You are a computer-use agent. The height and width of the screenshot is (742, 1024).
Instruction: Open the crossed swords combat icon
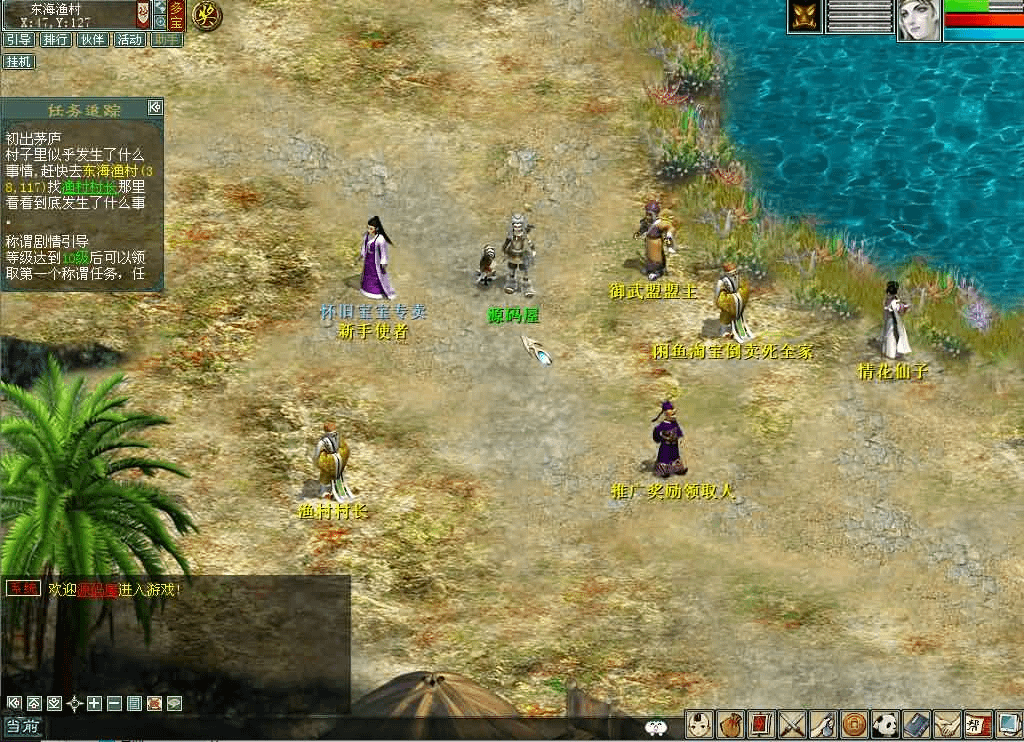(791, 724)
